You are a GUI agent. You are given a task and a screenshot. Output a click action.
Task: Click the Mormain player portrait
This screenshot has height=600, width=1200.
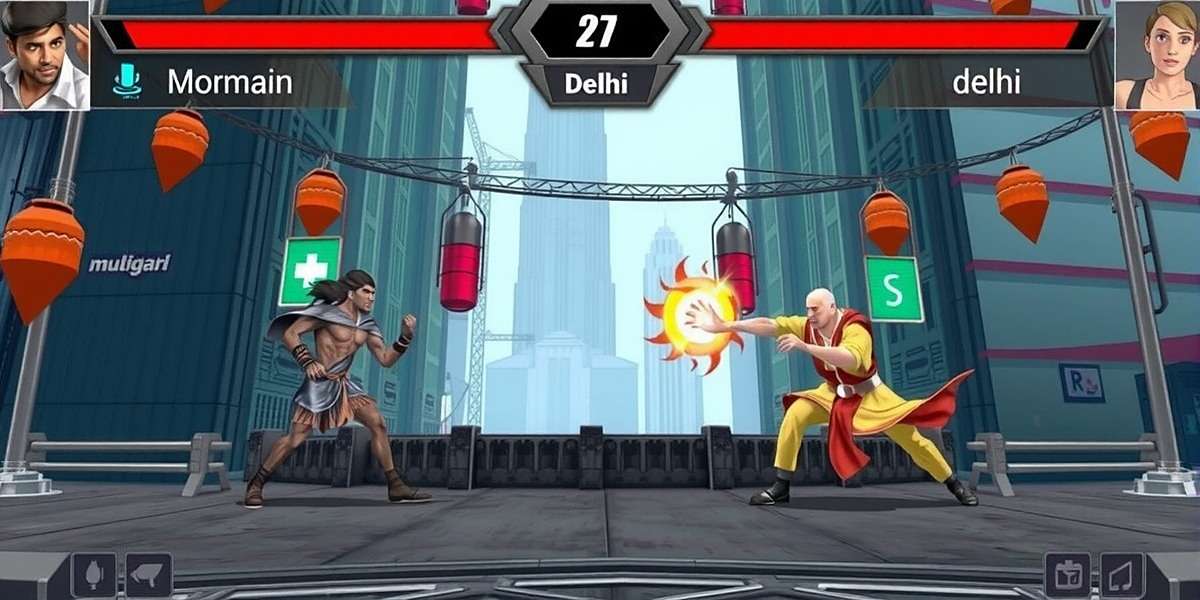click(44, 54)
